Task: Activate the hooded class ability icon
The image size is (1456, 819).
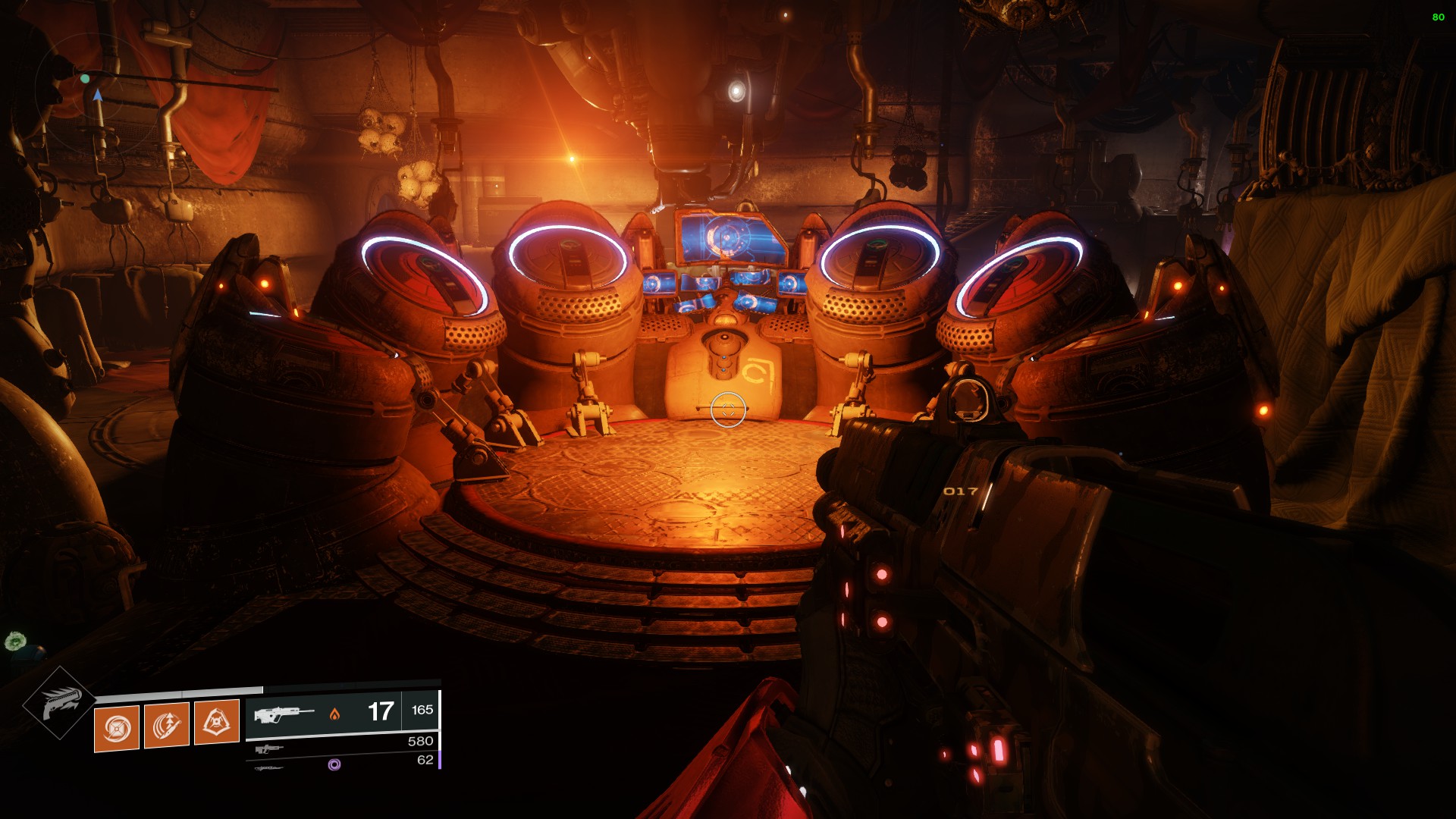Action: point(217,721)
